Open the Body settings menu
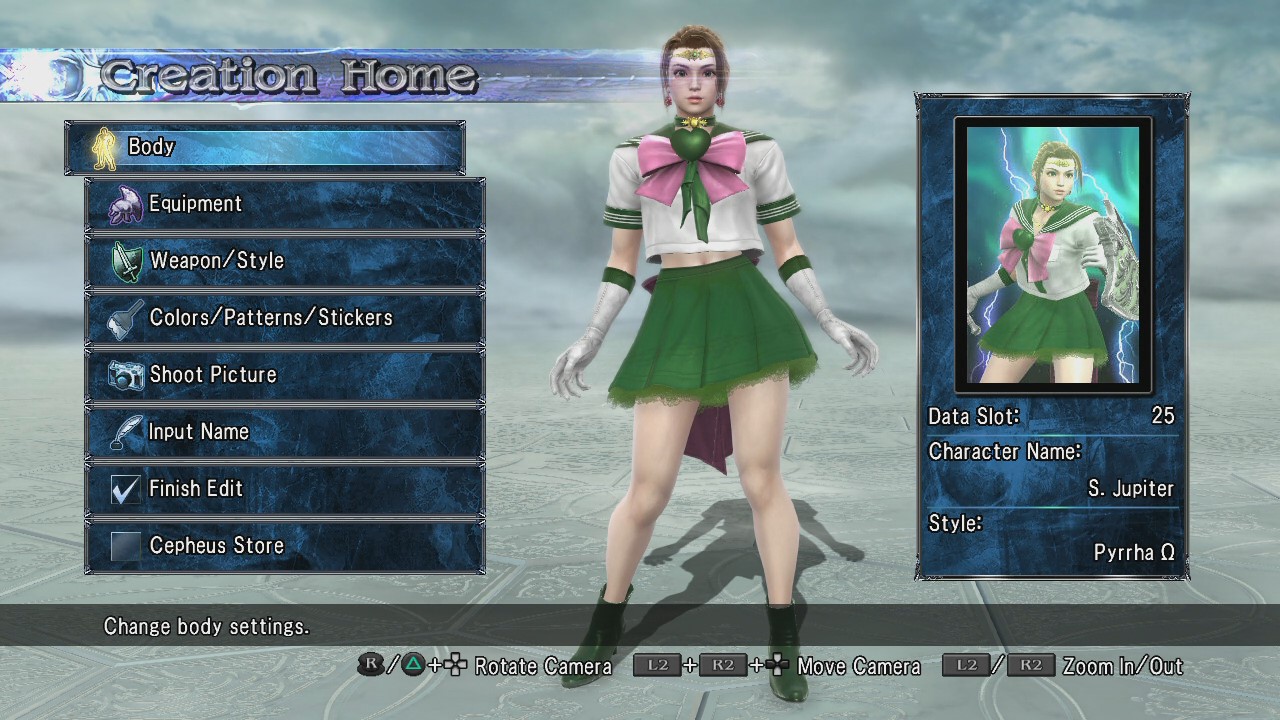The height and width of the screenshot is (720, 1280). [265, 147]
